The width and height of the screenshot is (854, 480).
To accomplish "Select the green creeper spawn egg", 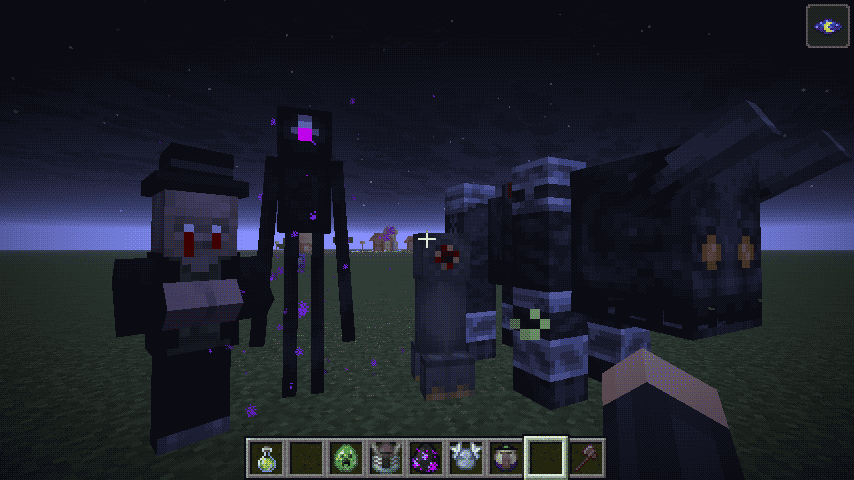I will click(x=346, y=458).
